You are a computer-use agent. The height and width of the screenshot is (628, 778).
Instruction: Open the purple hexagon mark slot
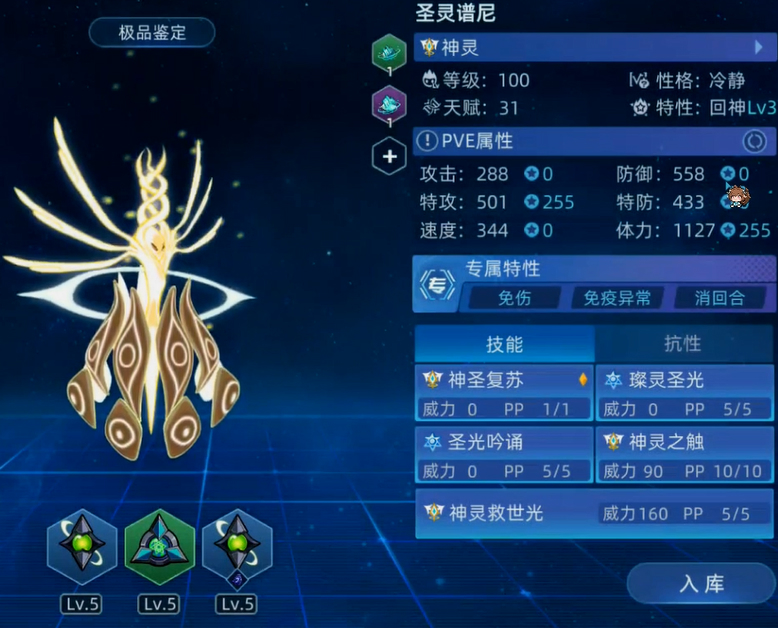point(389,103)
